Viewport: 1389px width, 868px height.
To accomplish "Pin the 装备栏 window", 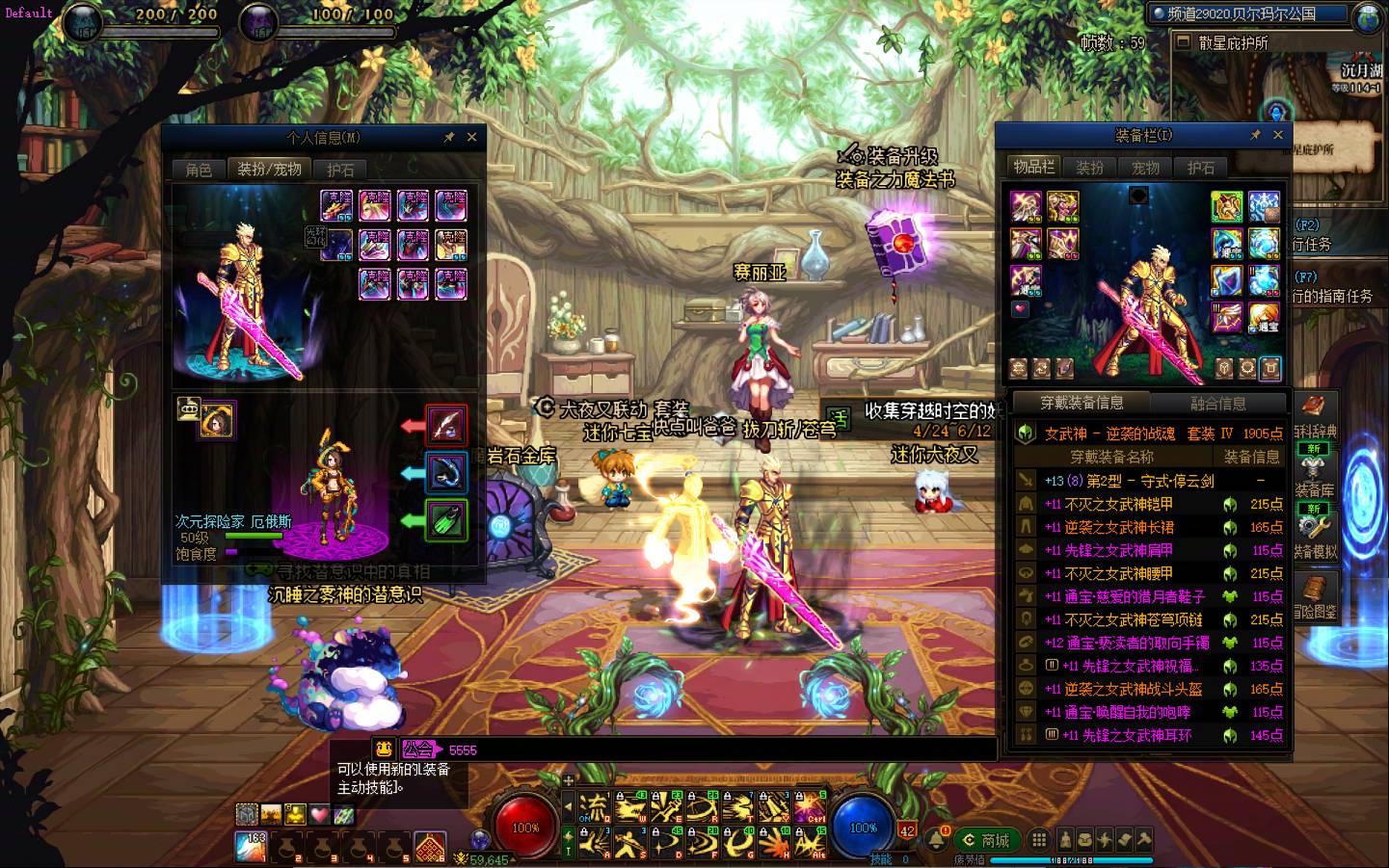I will click(x=1255, y=136).
